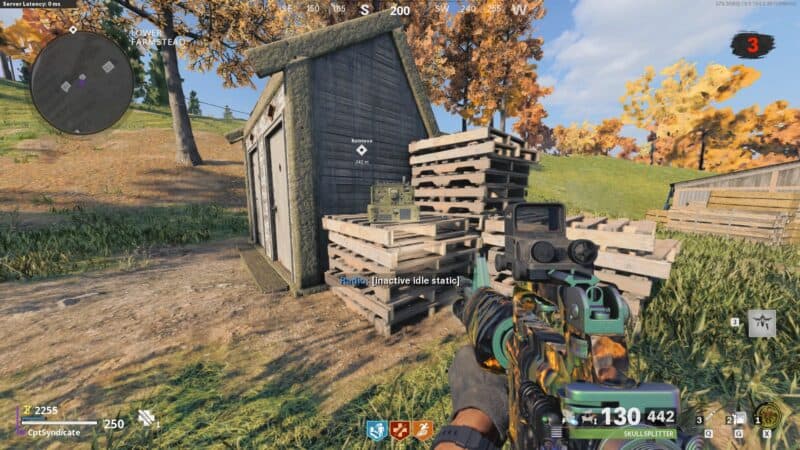
Task: Select the orange runner perk icon
Action: [x=423, y=430]
